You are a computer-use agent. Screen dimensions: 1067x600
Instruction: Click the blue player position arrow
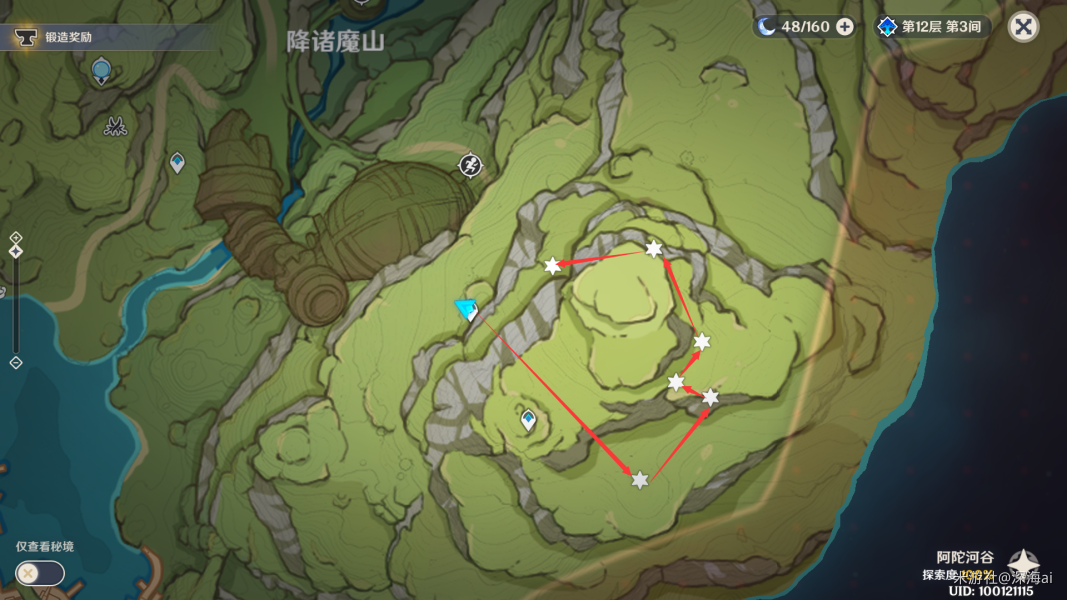point(465,309)
